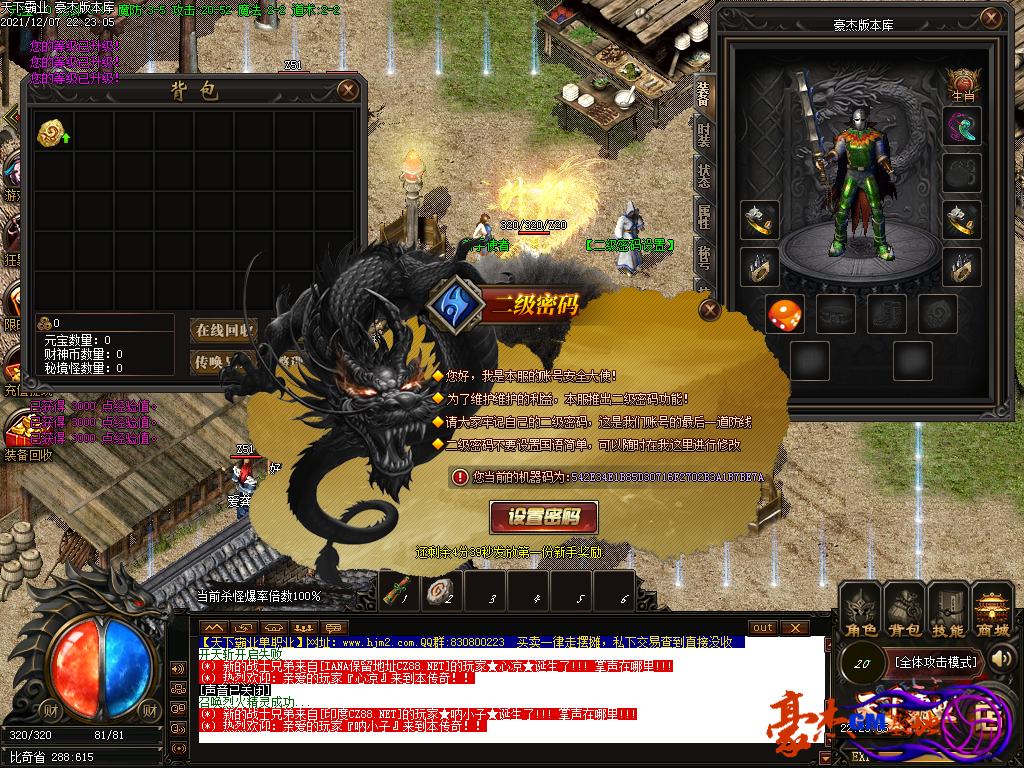This screenshot has width=1024, height=768.
Task: Close the 背包 inventory window
Action: (347, 90)
